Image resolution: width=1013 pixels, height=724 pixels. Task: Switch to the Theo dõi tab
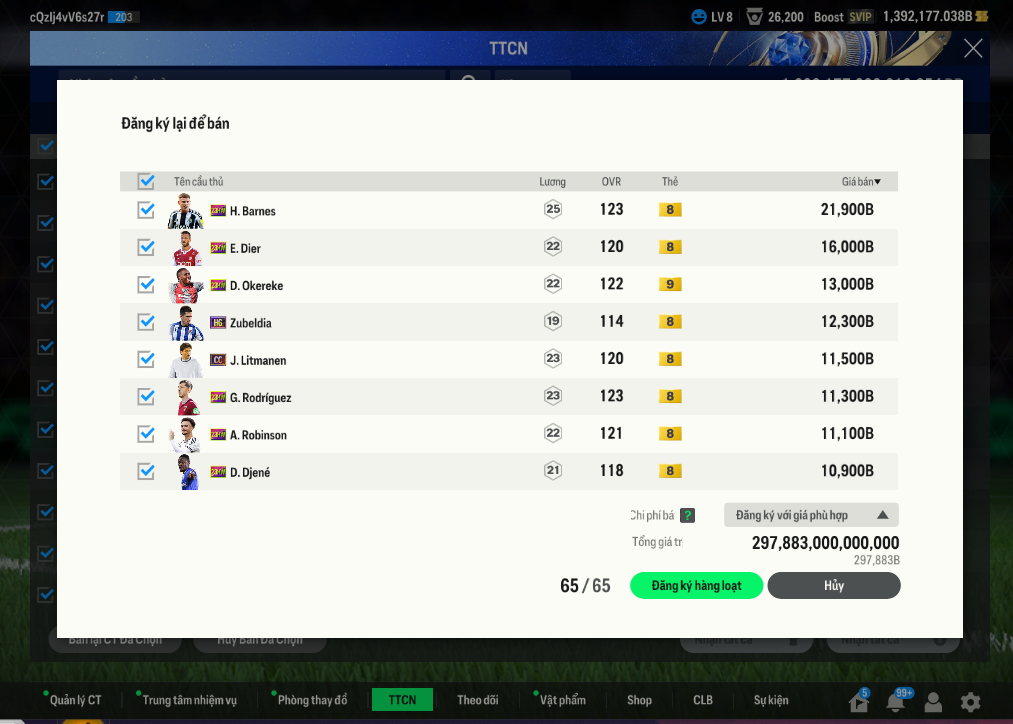click(x=477, y=700)
